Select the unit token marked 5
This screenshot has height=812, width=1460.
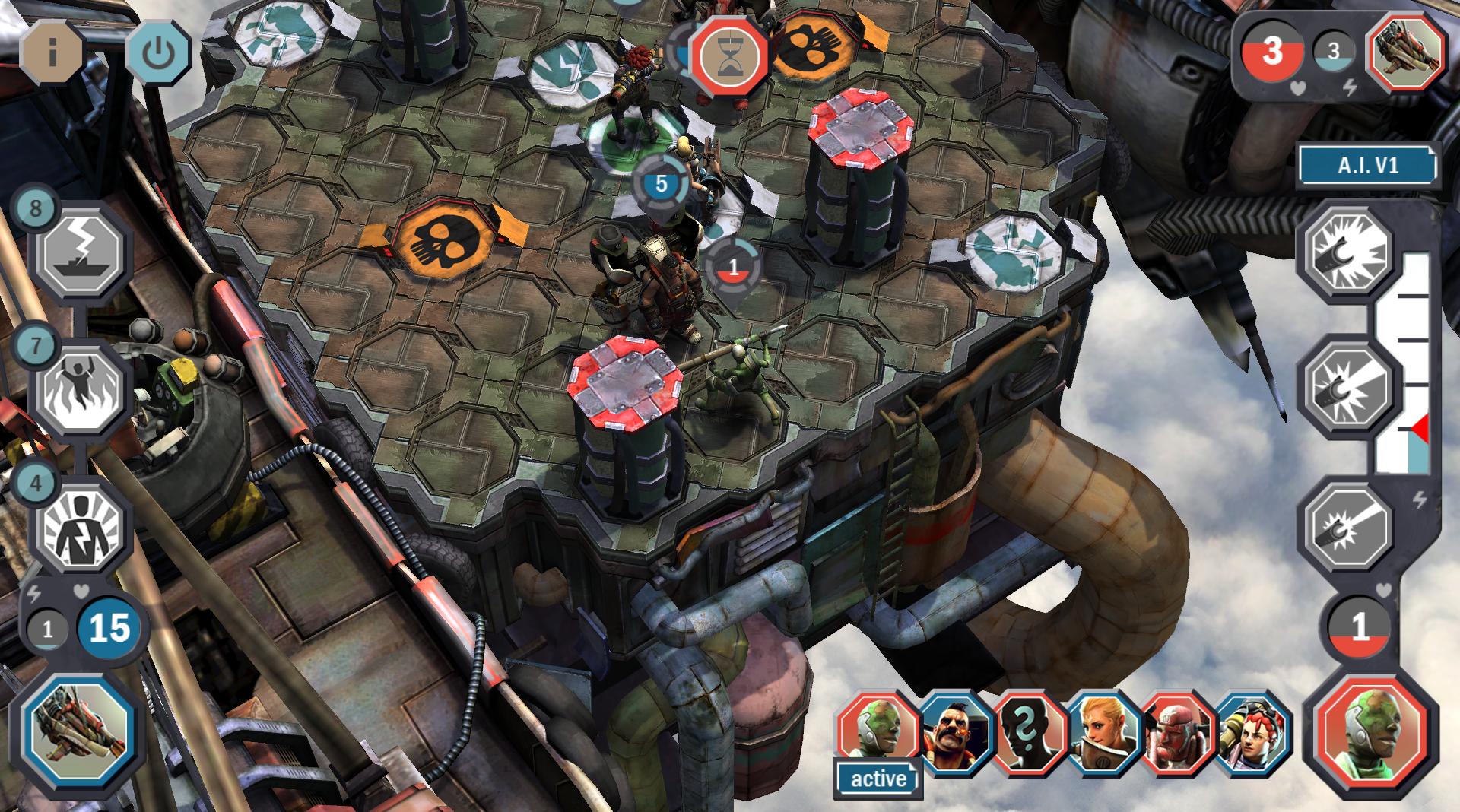click(661, 184)
